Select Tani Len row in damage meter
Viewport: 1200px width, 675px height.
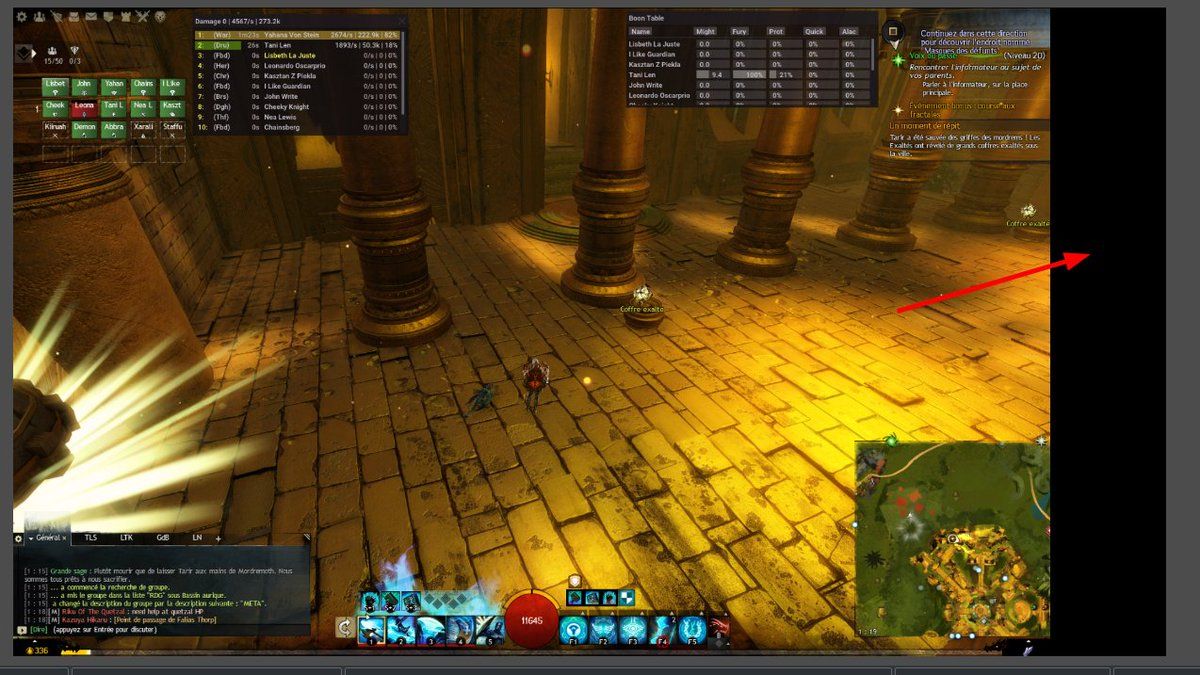300,45
